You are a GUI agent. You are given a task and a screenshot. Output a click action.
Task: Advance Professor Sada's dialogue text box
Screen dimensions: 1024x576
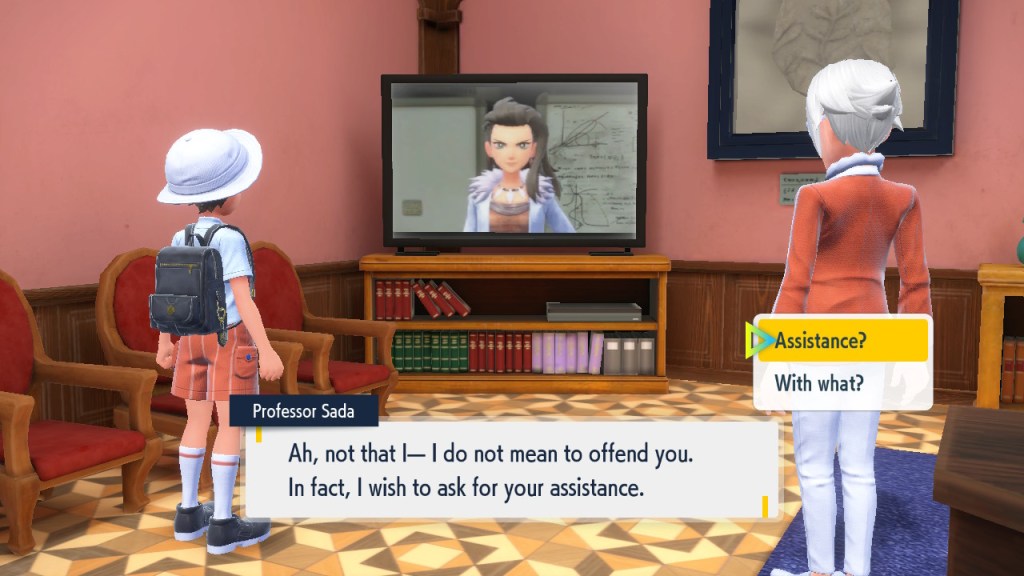[512, 471]
